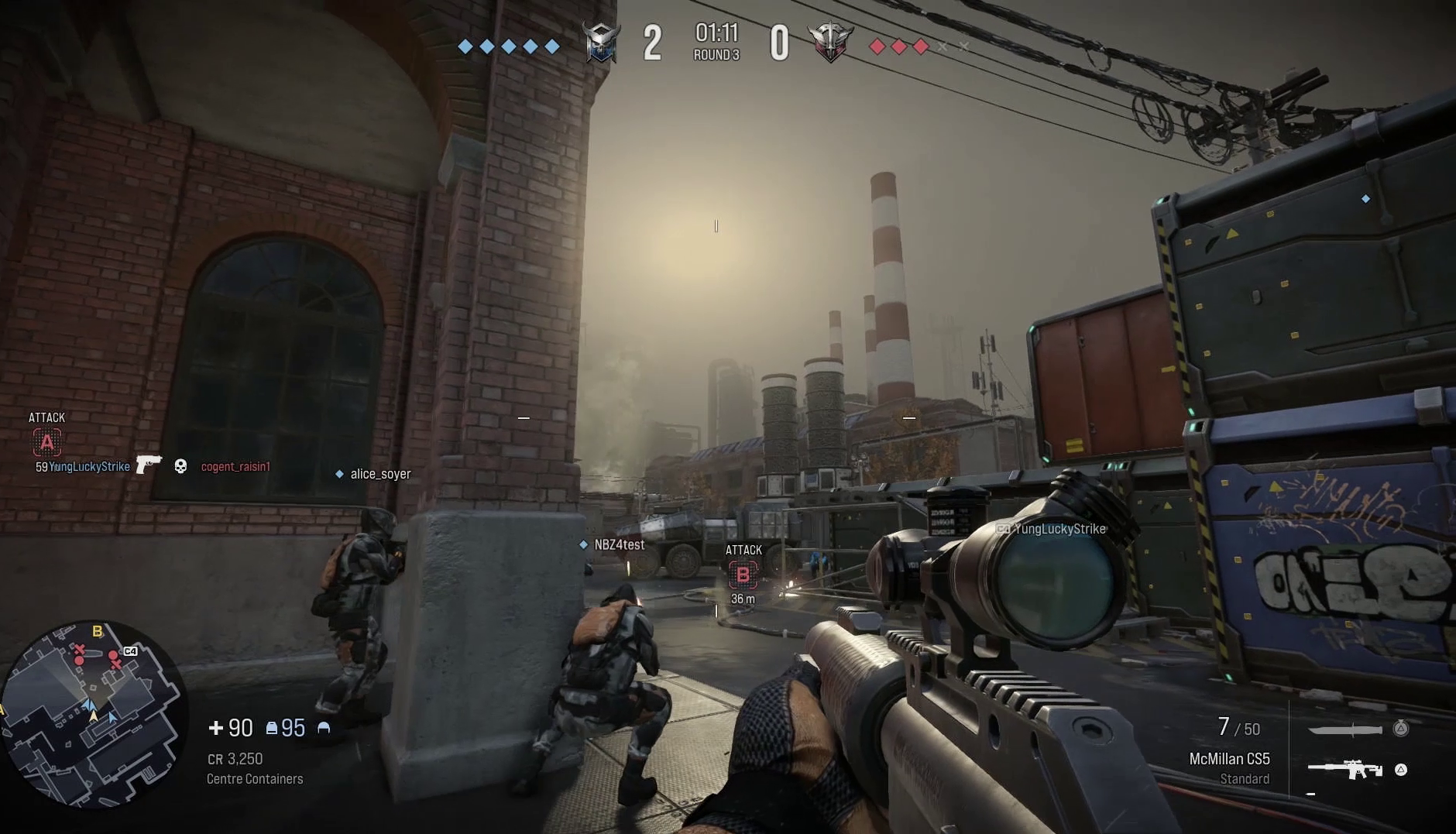The image size is (1456, 834).
Task: Toggle the objective B attack marker
Action: tap(742, 575)
